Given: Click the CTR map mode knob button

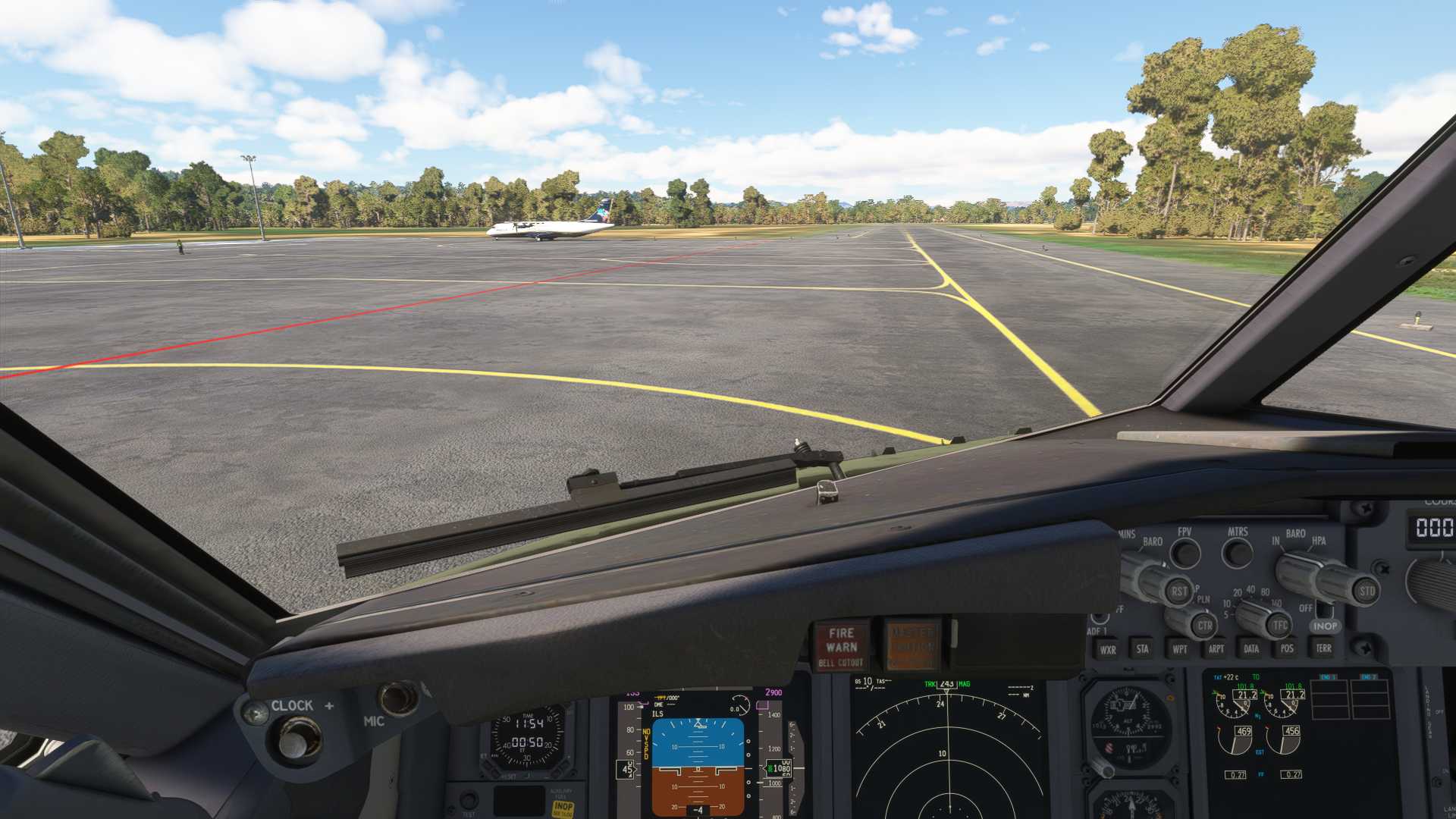Looking at the screenshot, I should (1203, 626).
